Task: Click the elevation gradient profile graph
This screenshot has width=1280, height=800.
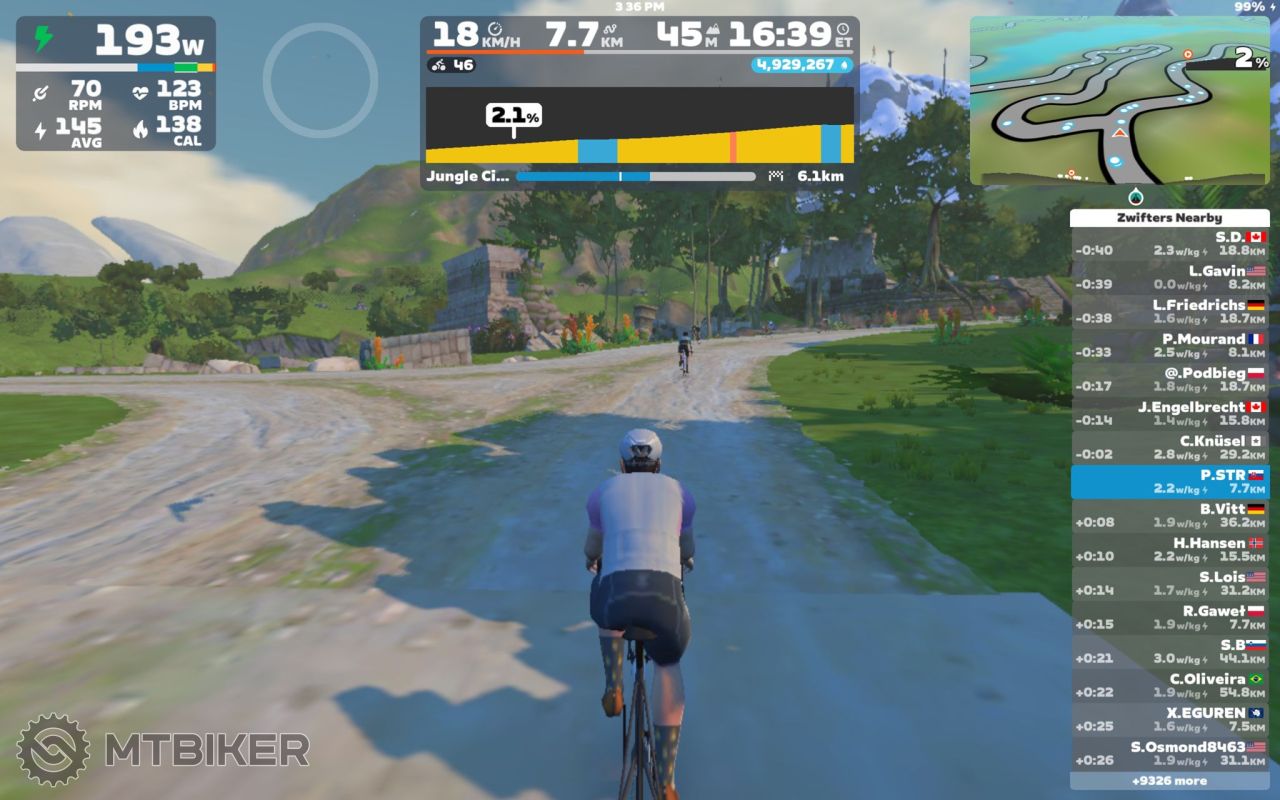Action: tap(639, 125)
